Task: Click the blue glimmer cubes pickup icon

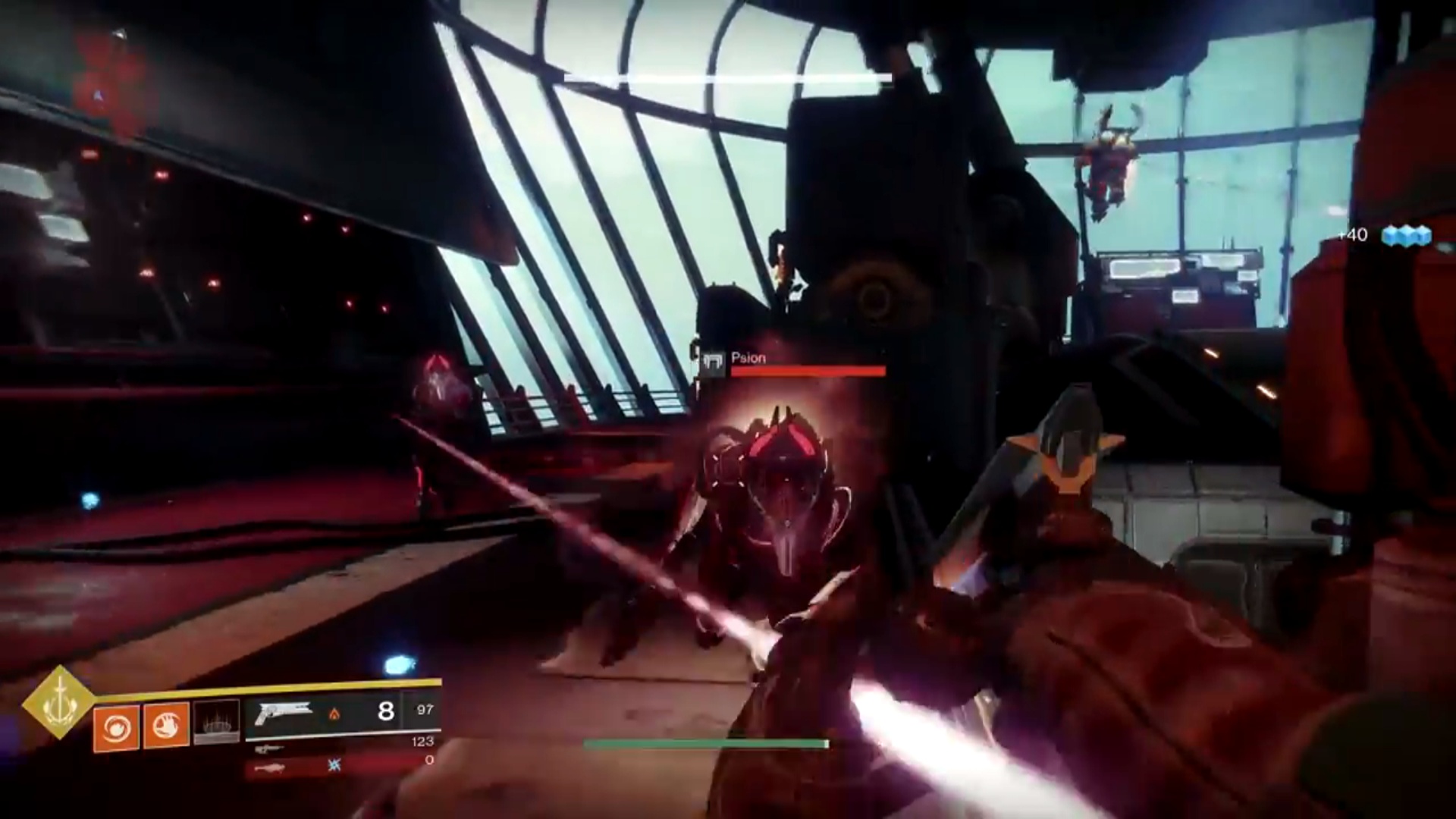Action: 1405,236
